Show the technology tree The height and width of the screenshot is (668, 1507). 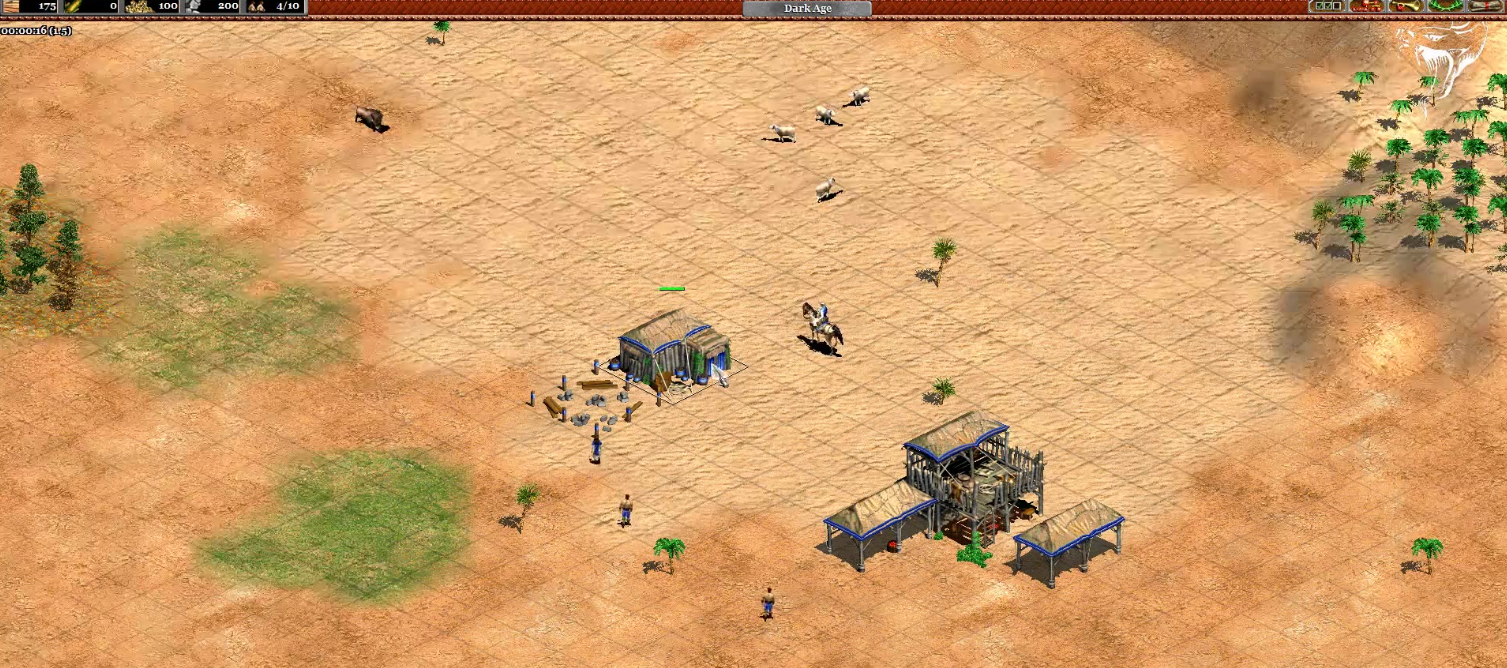click(1366, 7)
